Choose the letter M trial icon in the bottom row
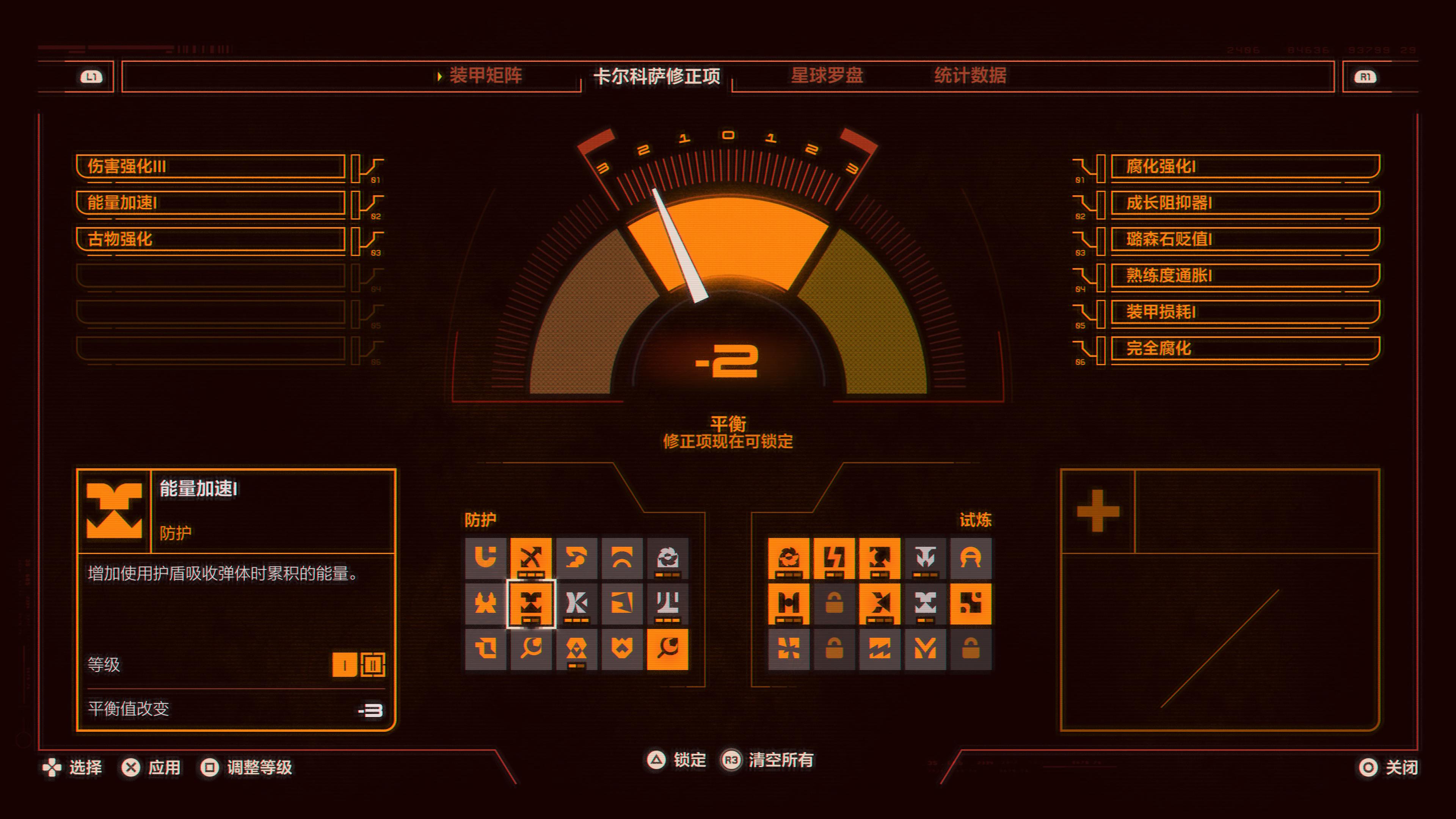The image size is (1456, 819). tap(925, 649)
